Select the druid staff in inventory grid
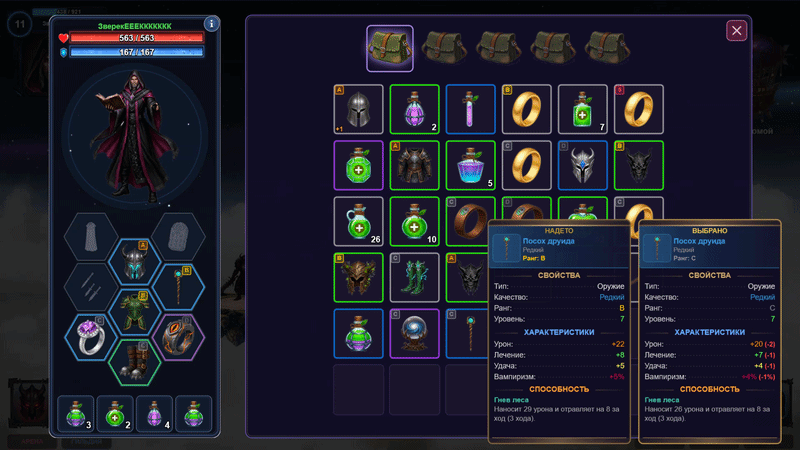The height and width of the screenshot is (450, 800). click(470, 333)
